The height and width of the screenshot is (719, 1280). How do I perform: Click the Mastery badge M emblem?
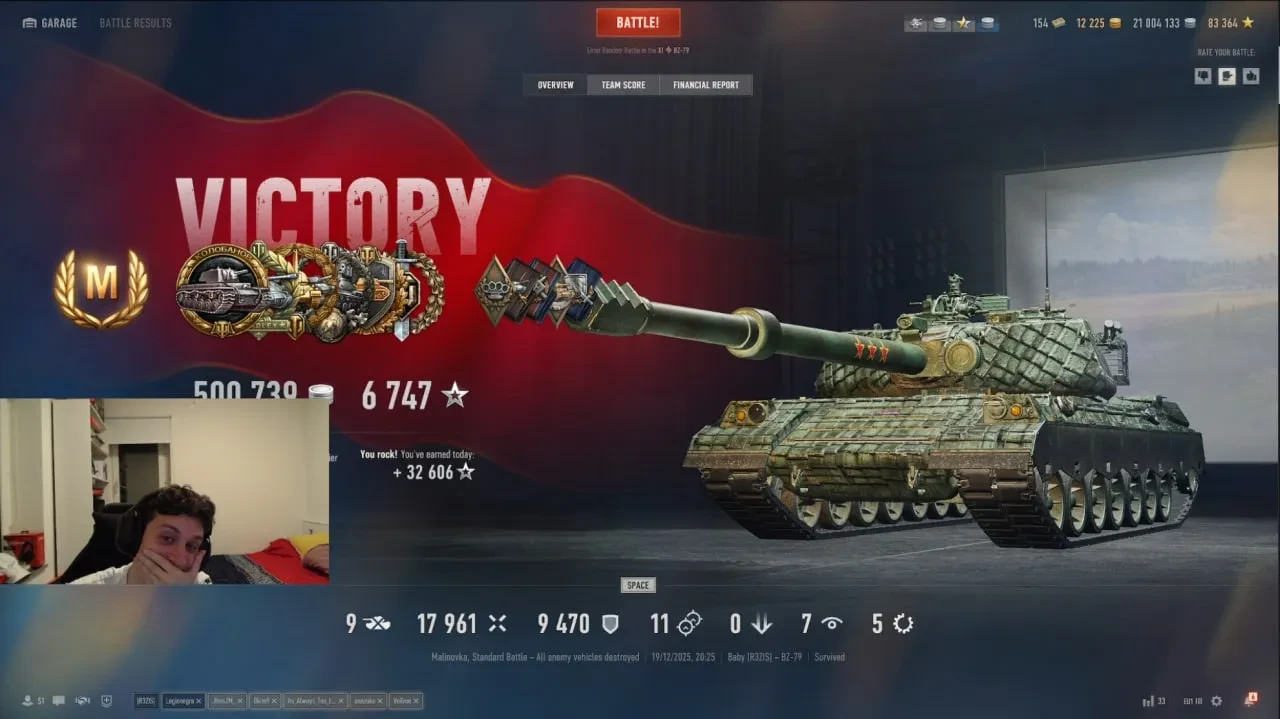101,287
